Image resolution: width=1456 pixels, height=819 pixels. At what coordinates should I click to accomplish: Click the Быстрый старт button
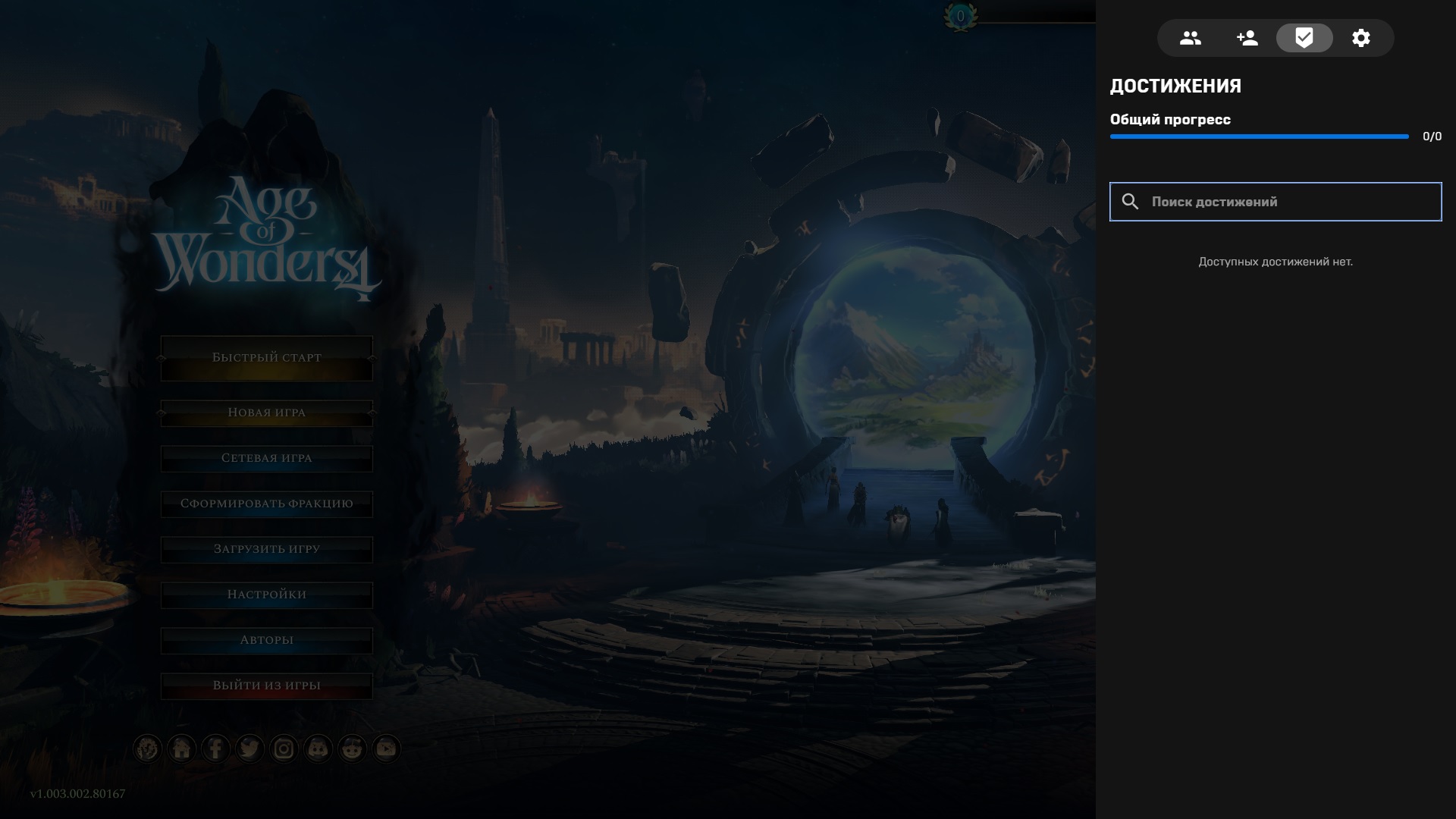[266, 357]
